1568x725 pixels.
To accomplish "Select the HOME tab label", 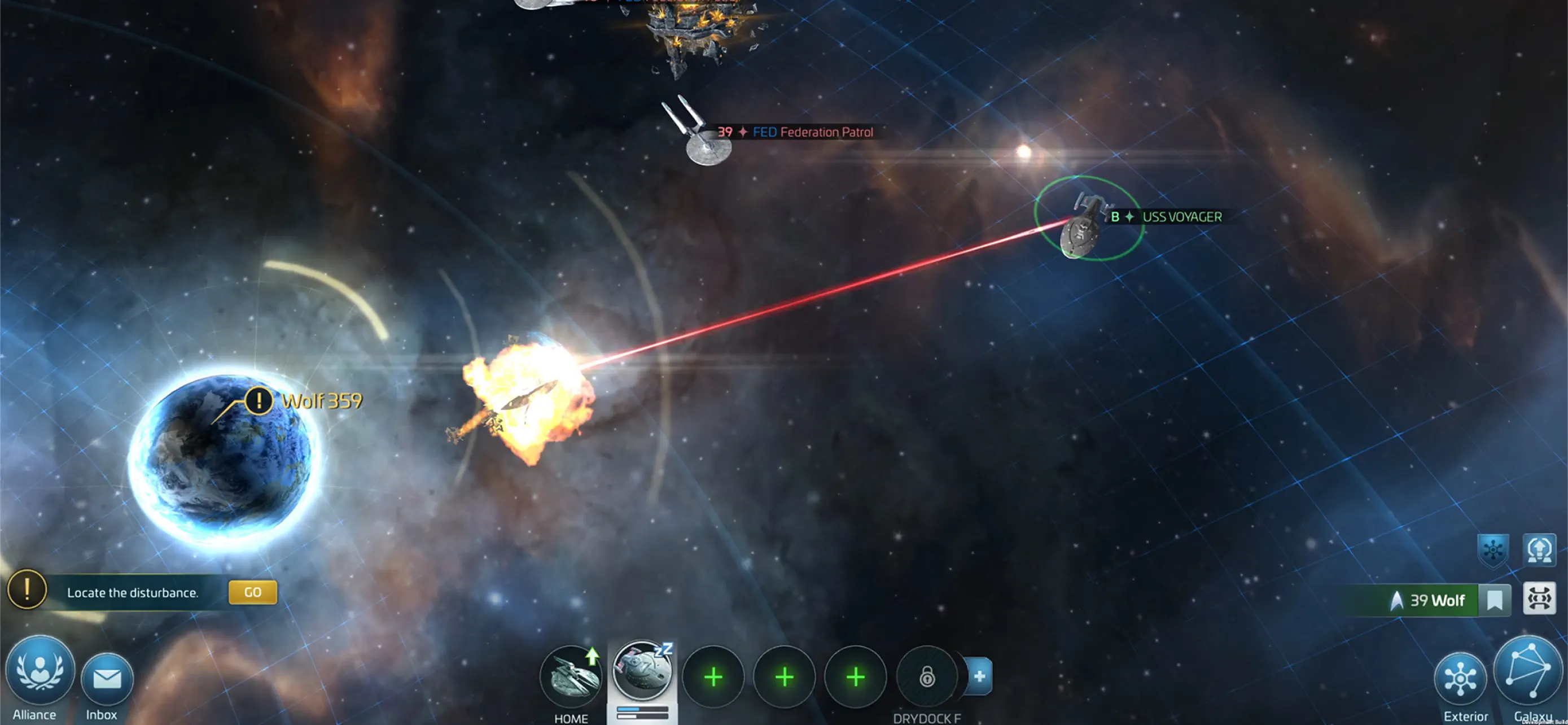I will 570,718.
